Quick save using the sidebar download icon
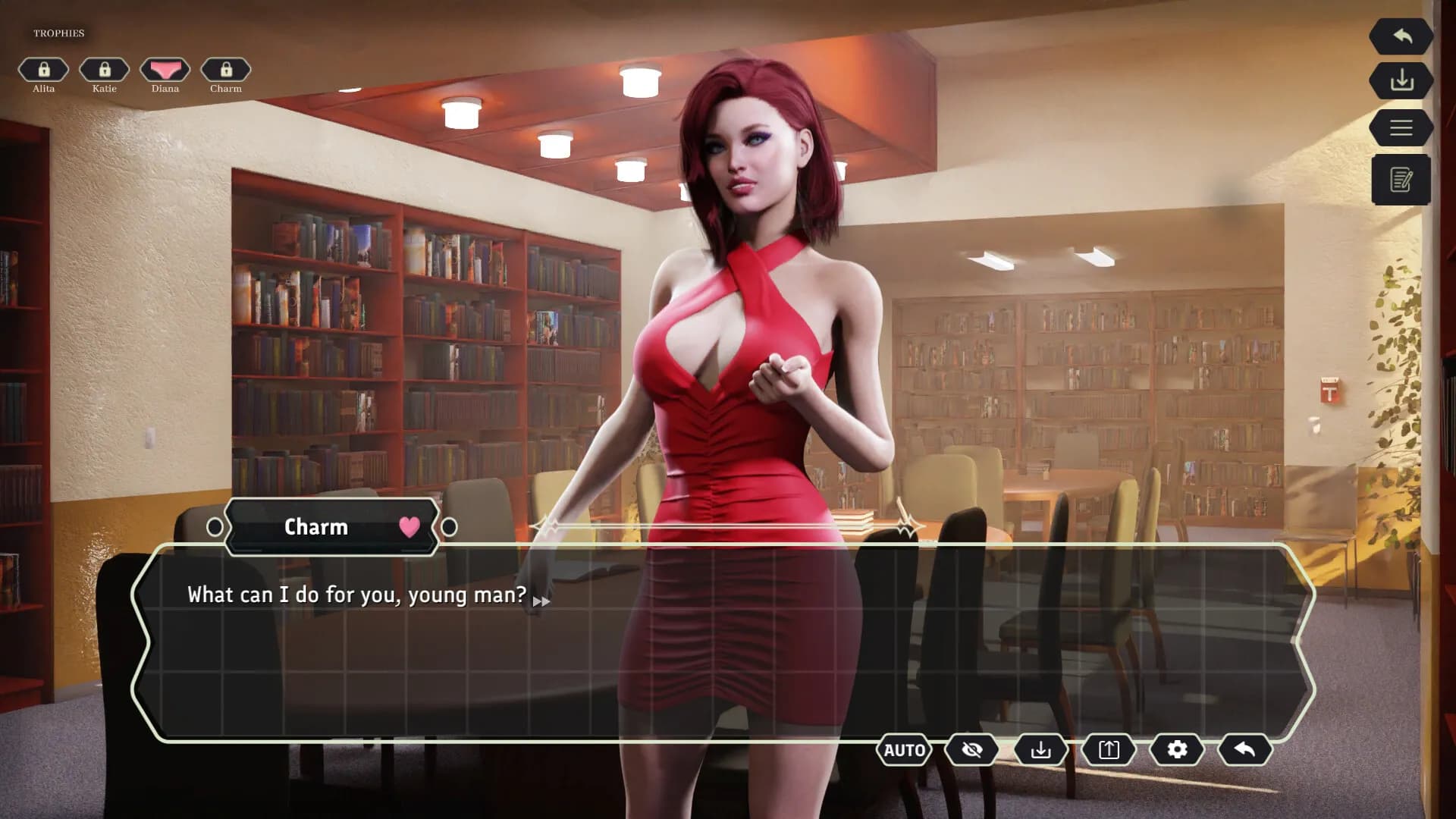 [x=1401, y=81]
